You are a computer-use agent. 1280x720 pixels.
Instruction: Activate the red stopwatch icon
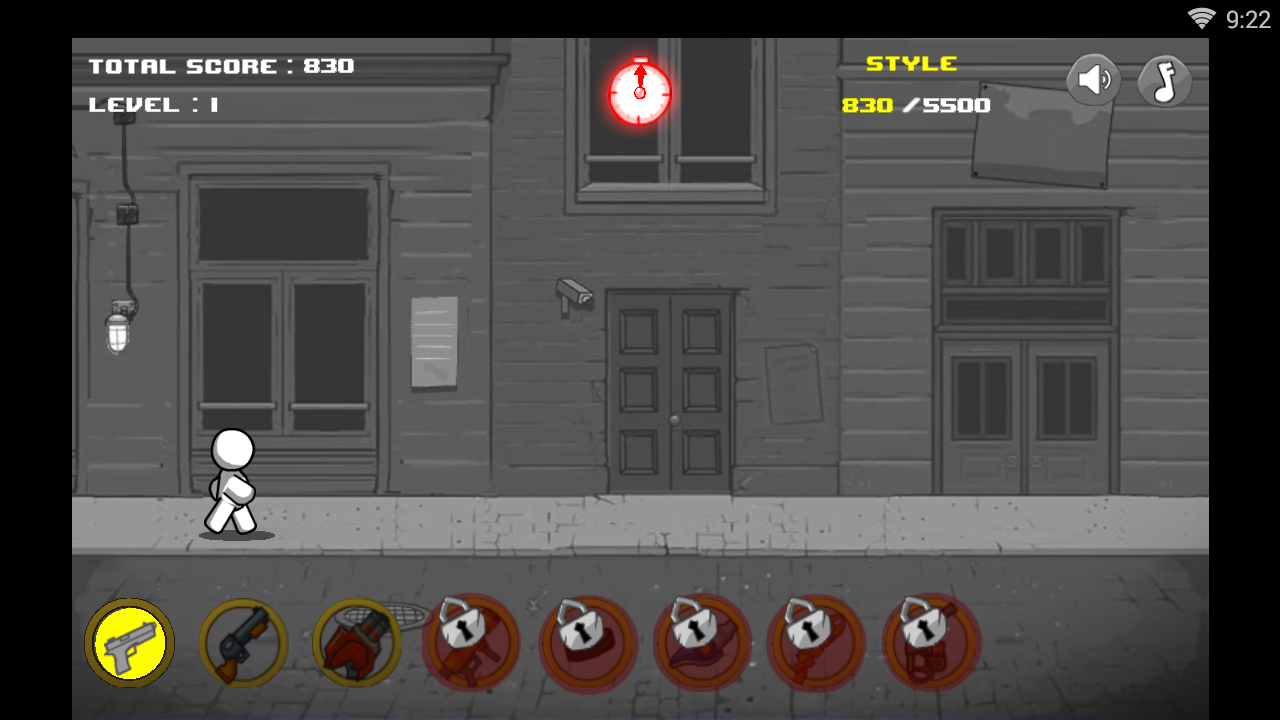pyautogui.click(x=640, y=92)
